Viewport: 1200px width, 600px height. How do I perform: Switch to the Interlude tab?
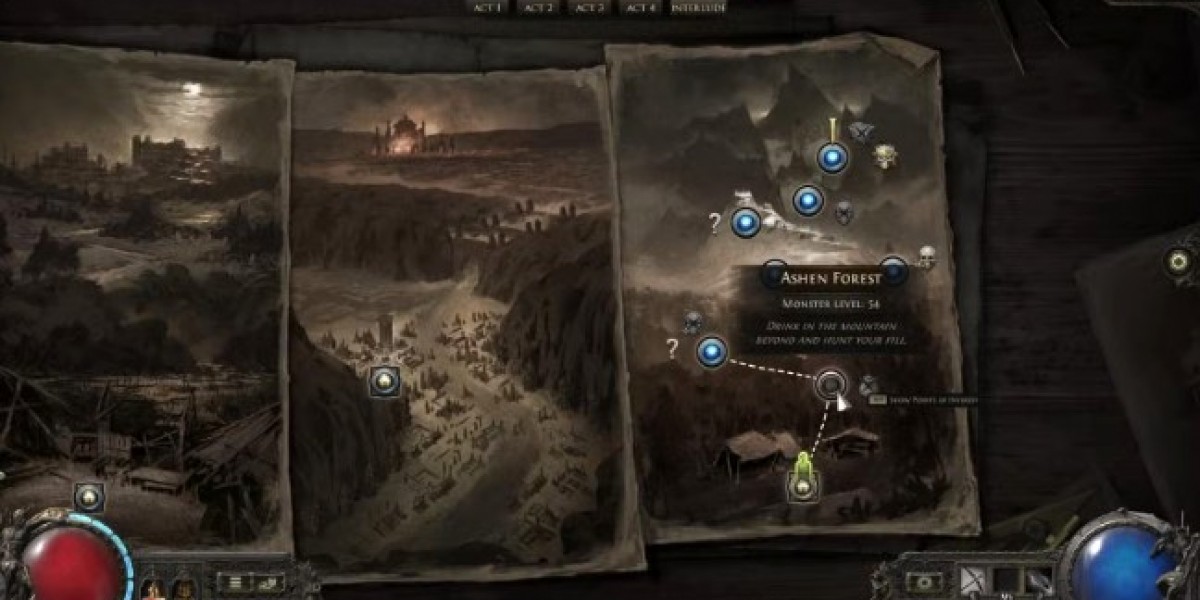699,7
